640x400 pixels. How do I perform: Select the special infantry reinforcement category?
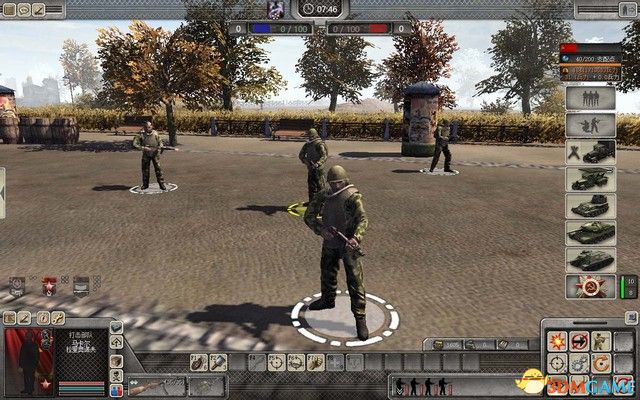click(x=590, y=126)
